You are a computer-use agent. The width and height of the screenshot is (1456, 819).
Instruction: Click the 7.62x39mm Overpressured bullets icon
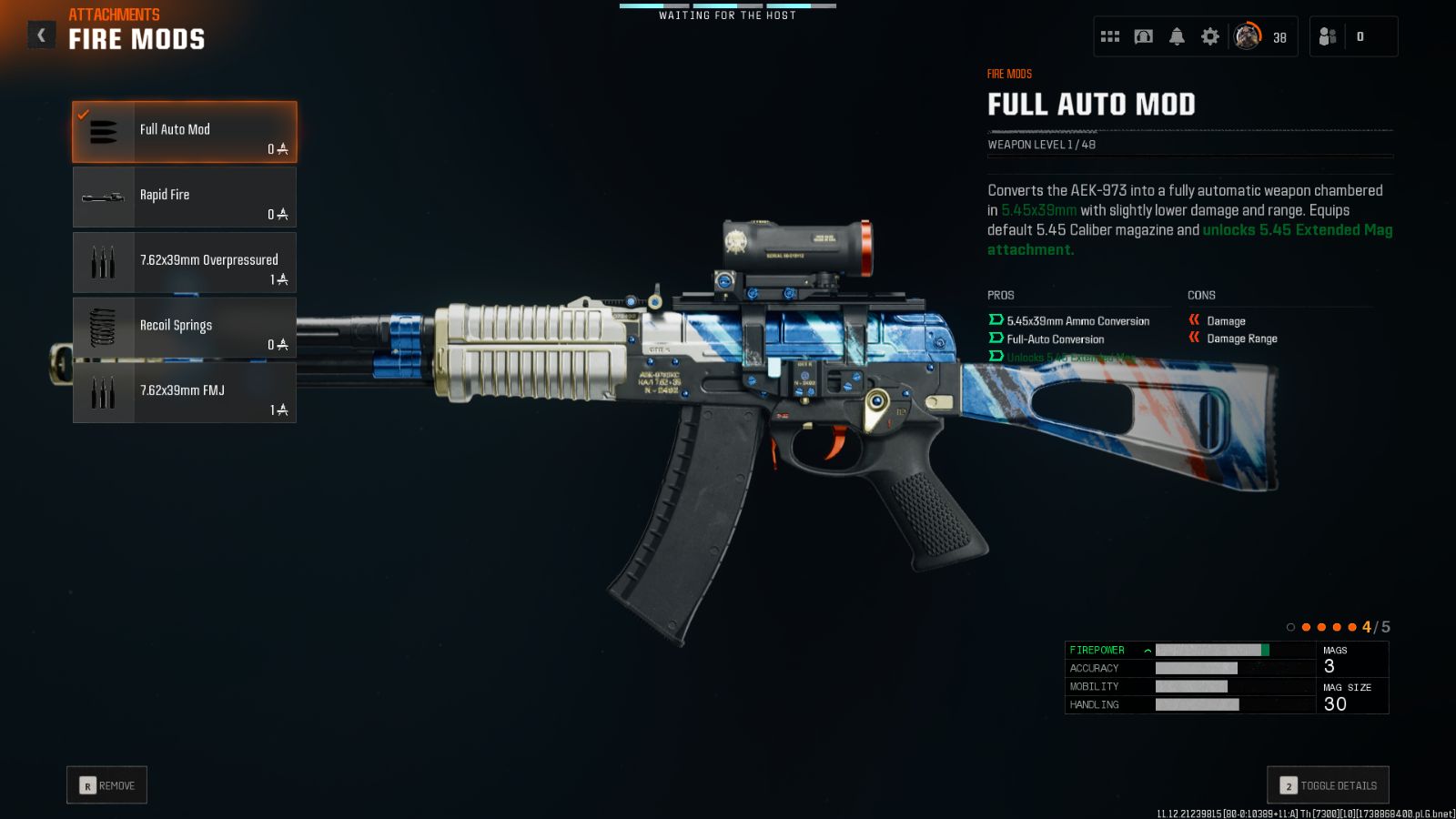(x=103, y=262)
